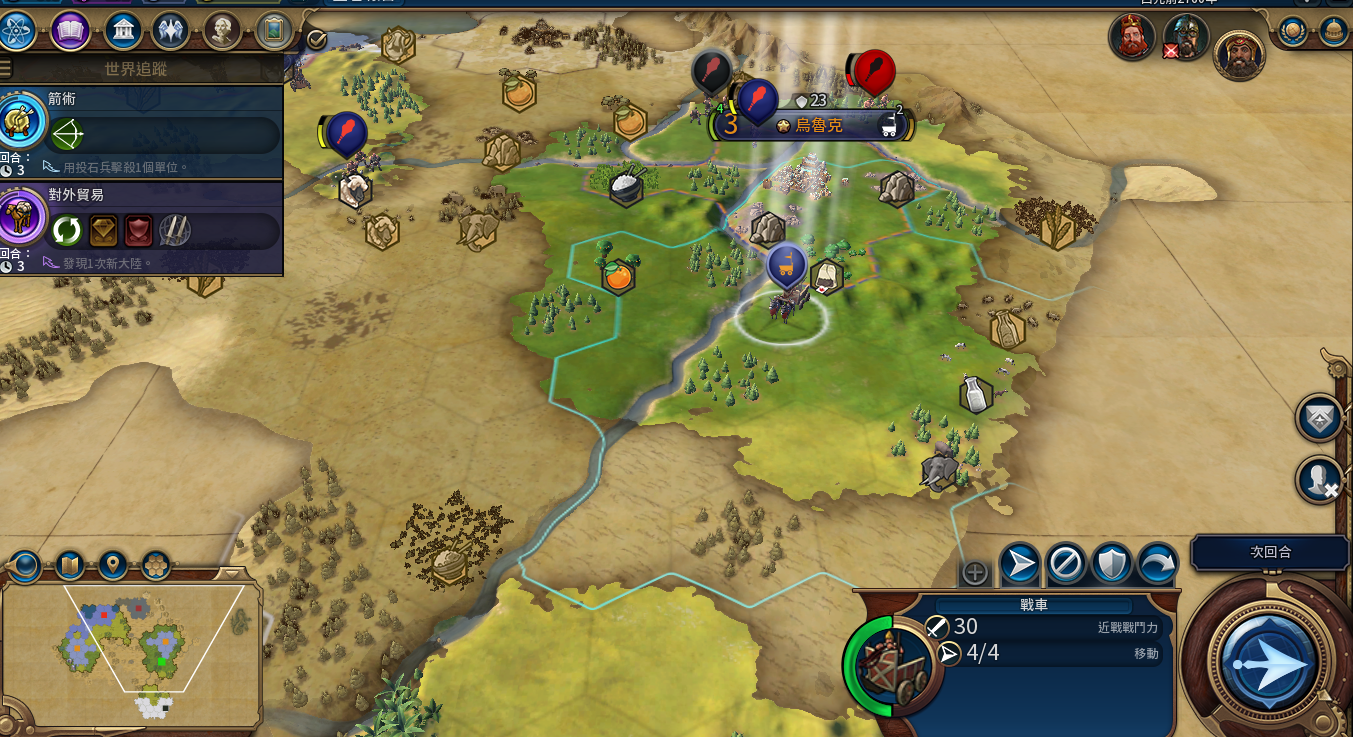Screen dimensions: 1353x737
Task: Choose the unit move-to arrow action
Action: [1019, 565]
